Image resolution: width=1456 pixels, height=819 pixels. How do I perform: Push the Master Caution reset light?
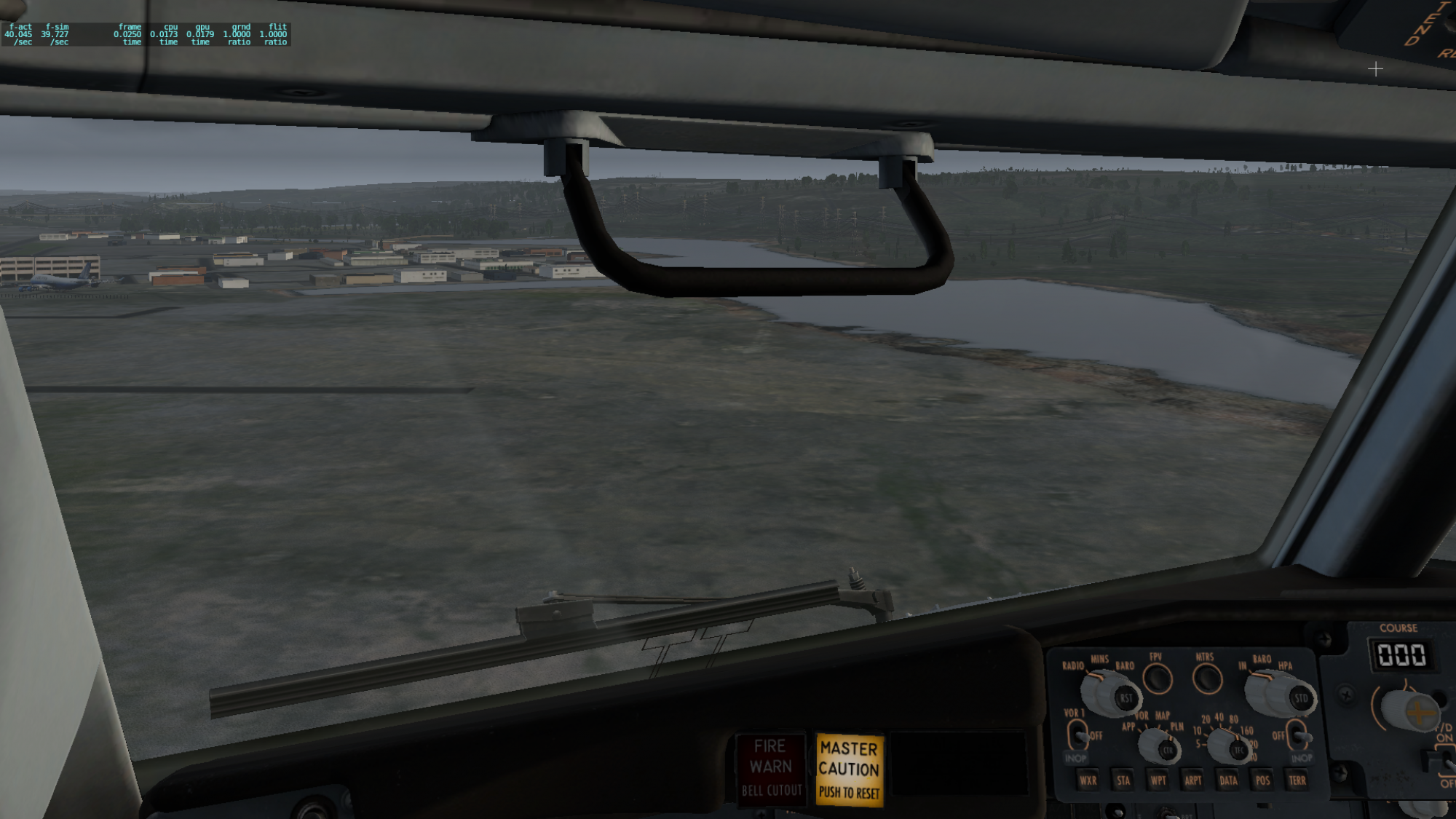click(x=848, y=769)
